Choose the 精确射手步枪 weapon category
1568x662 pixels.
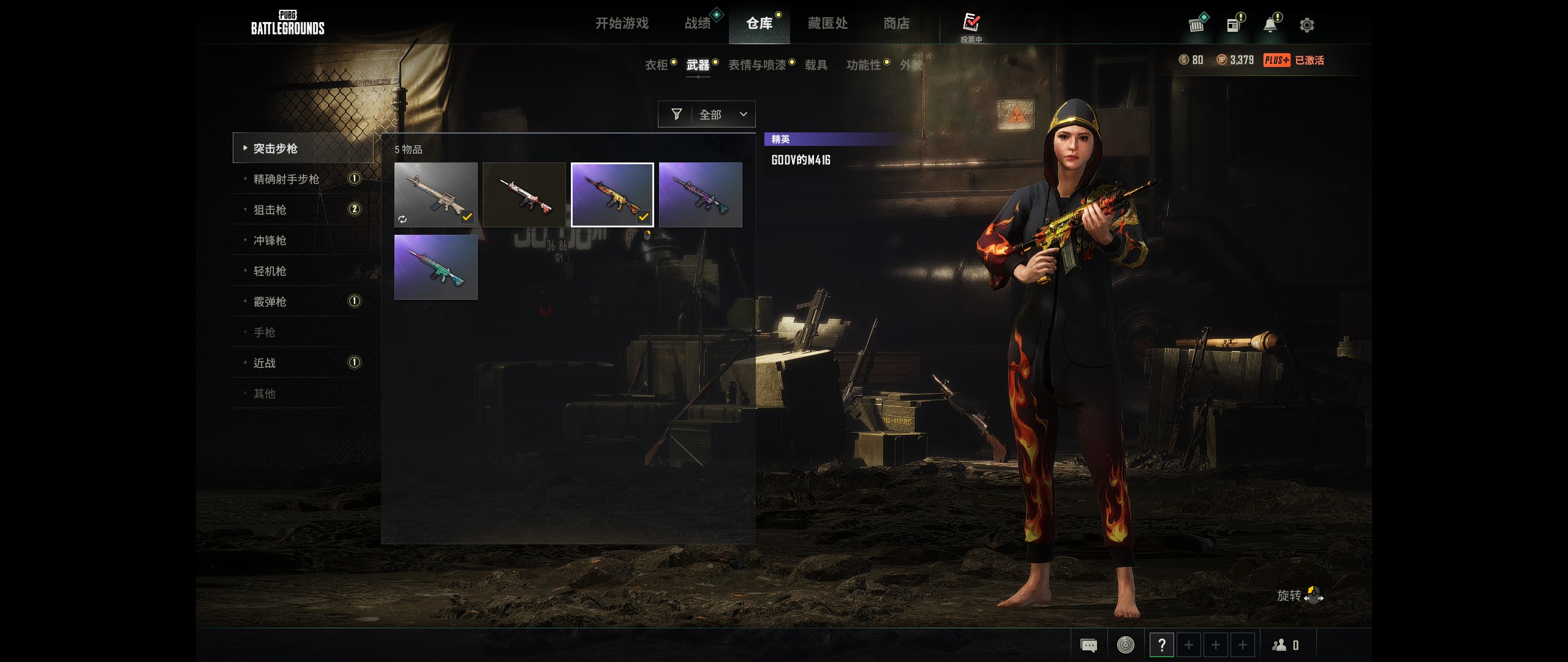point(286,179)
